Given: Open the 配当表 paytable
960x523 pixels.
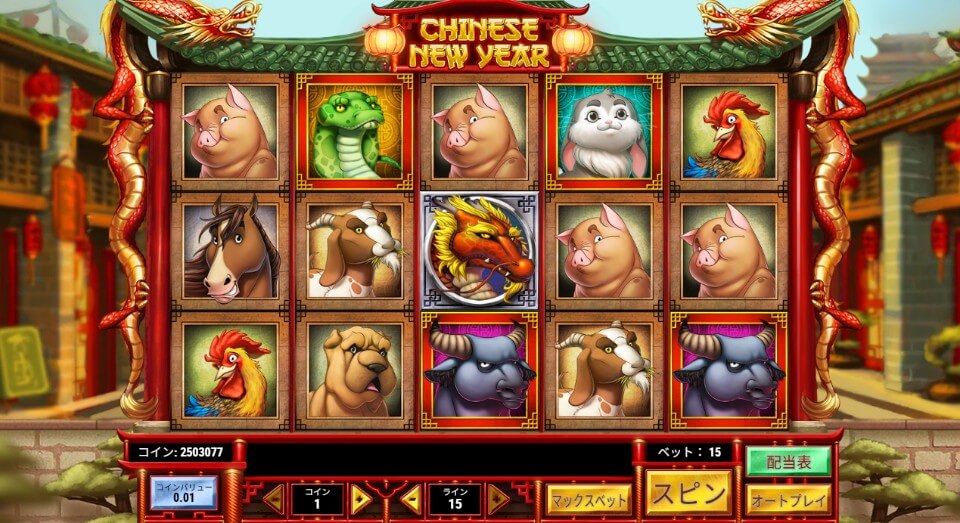Looking at the screenshot, I should [788, 461].
